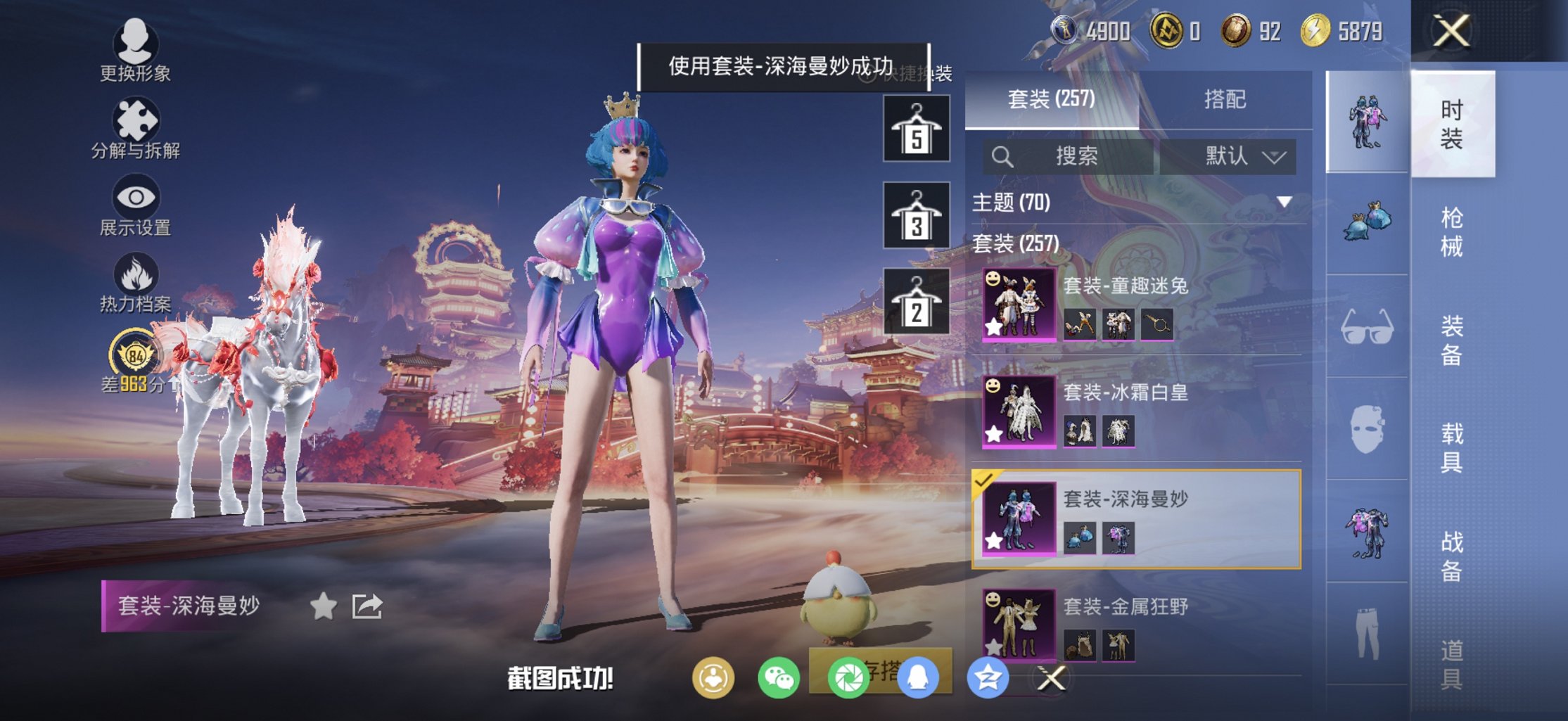
Task: Select the 分解与拆解 dismantle icon
Action: (137, 118)
